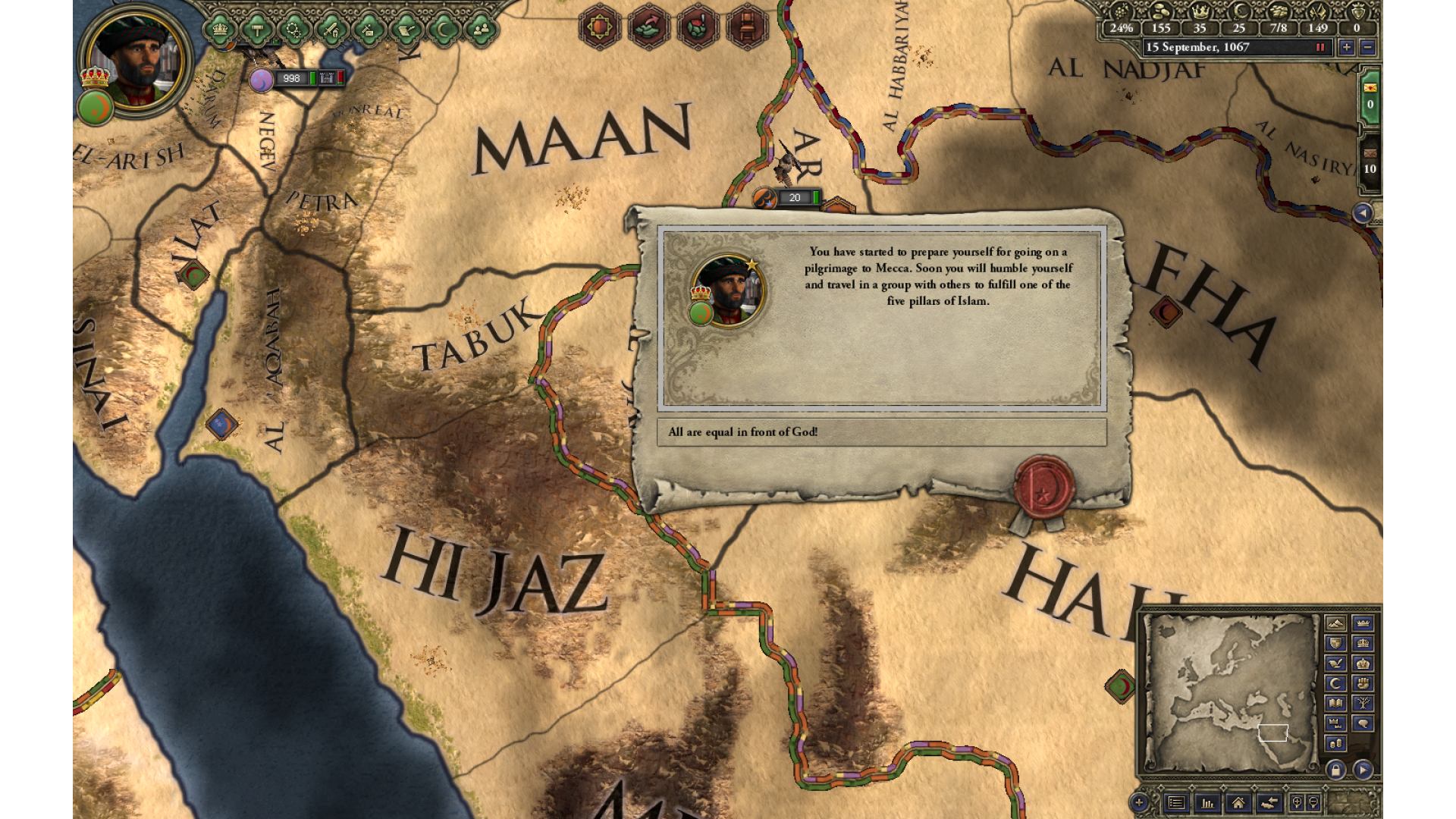Screen dimensions: 1456x819
Task: Go to home location with house button
Action: pos(1238,802)
